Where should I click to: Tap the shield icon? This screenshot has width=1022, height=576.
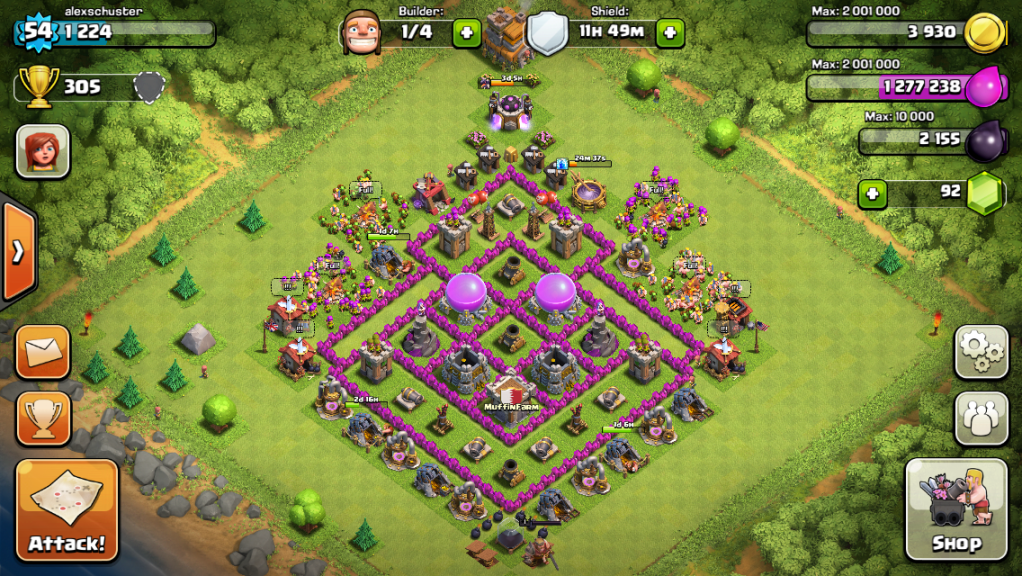(547, 33)
